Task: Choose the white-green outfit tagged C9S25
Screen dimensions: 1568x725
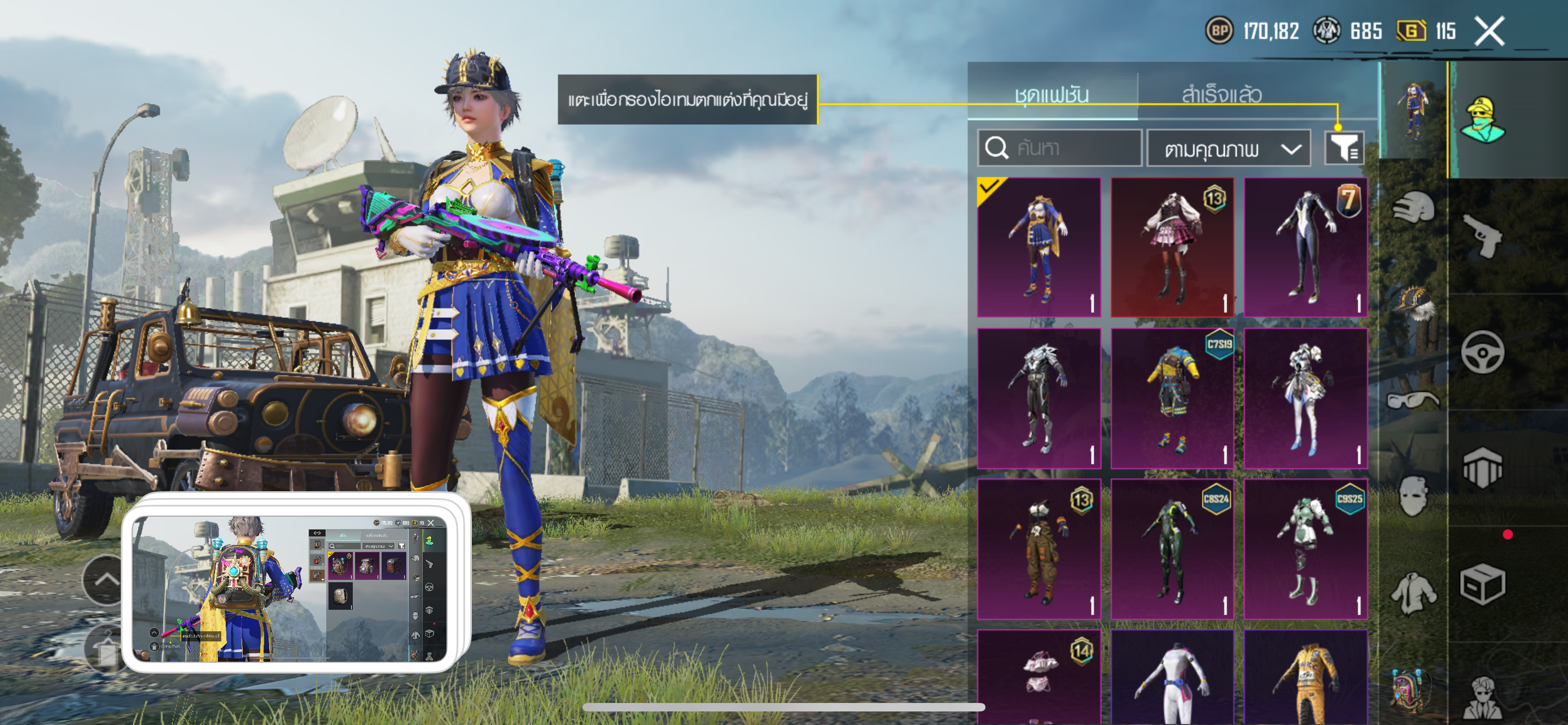Action: tap(1306, 549)
